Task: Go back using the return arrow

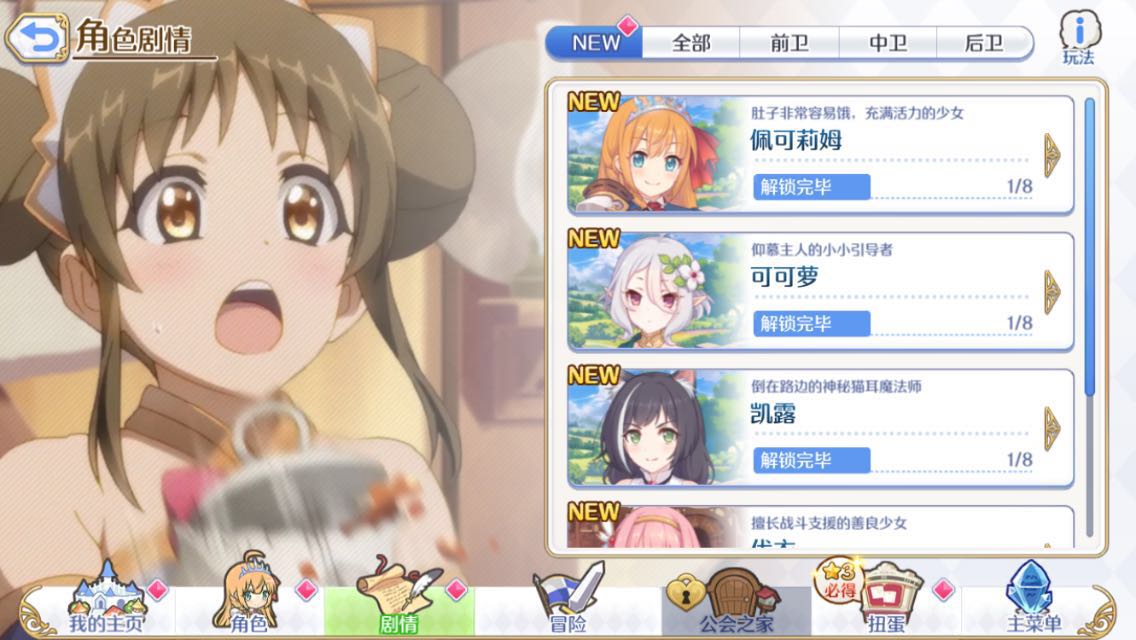Action: point(38,38)
